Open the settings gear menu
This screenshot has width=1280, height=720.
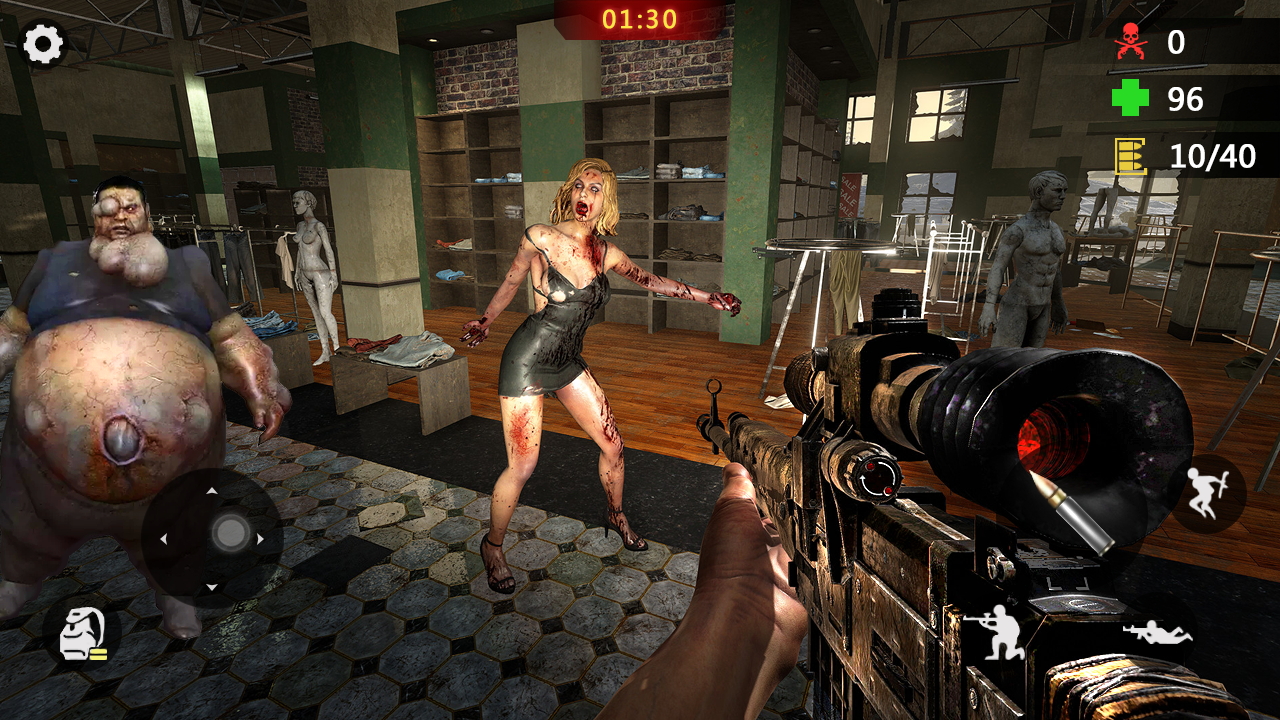pos(42,44)
